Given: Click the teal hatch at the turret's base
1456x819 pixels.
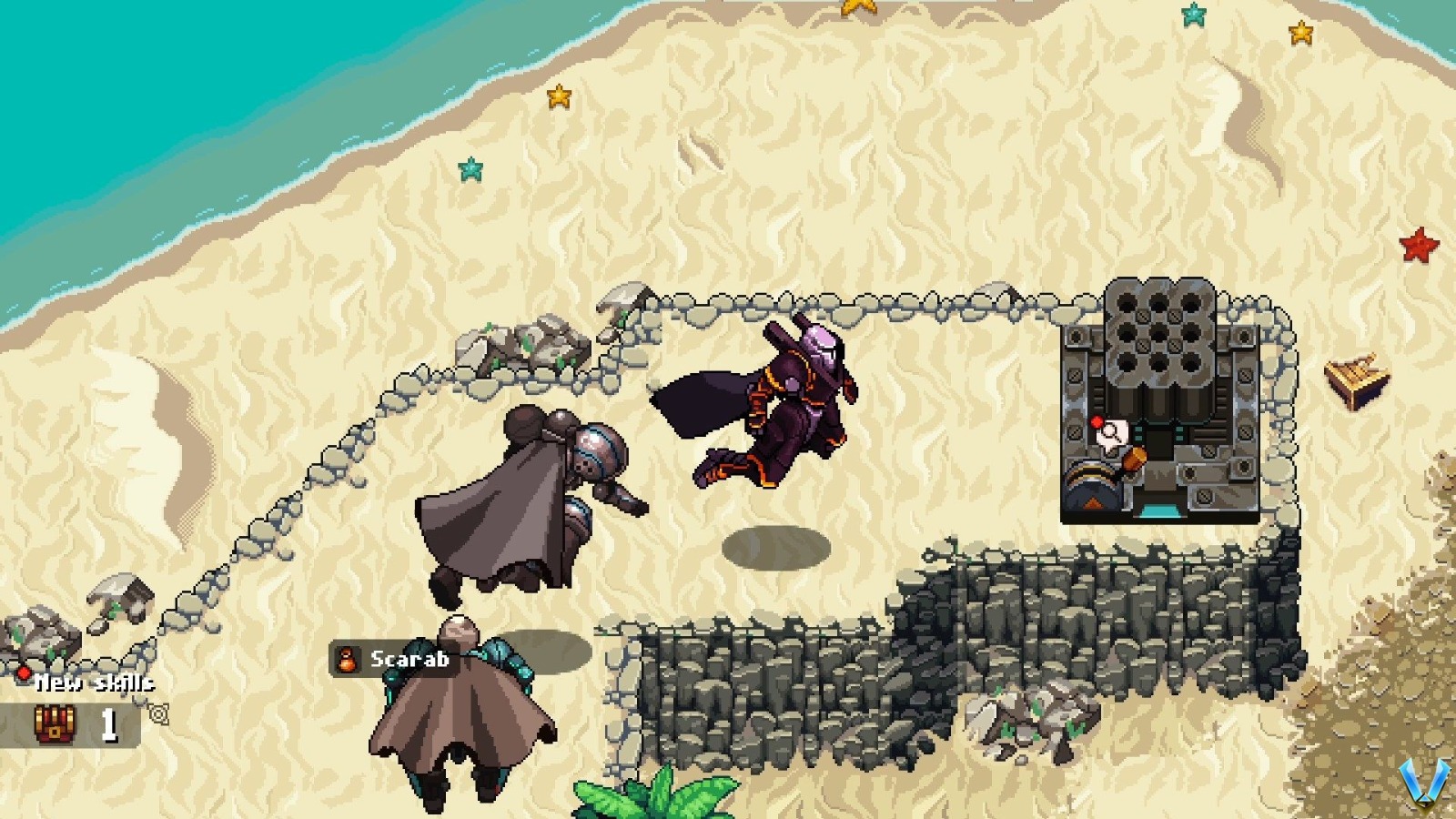Looking at the screenshot, I should coord(1162,511).
